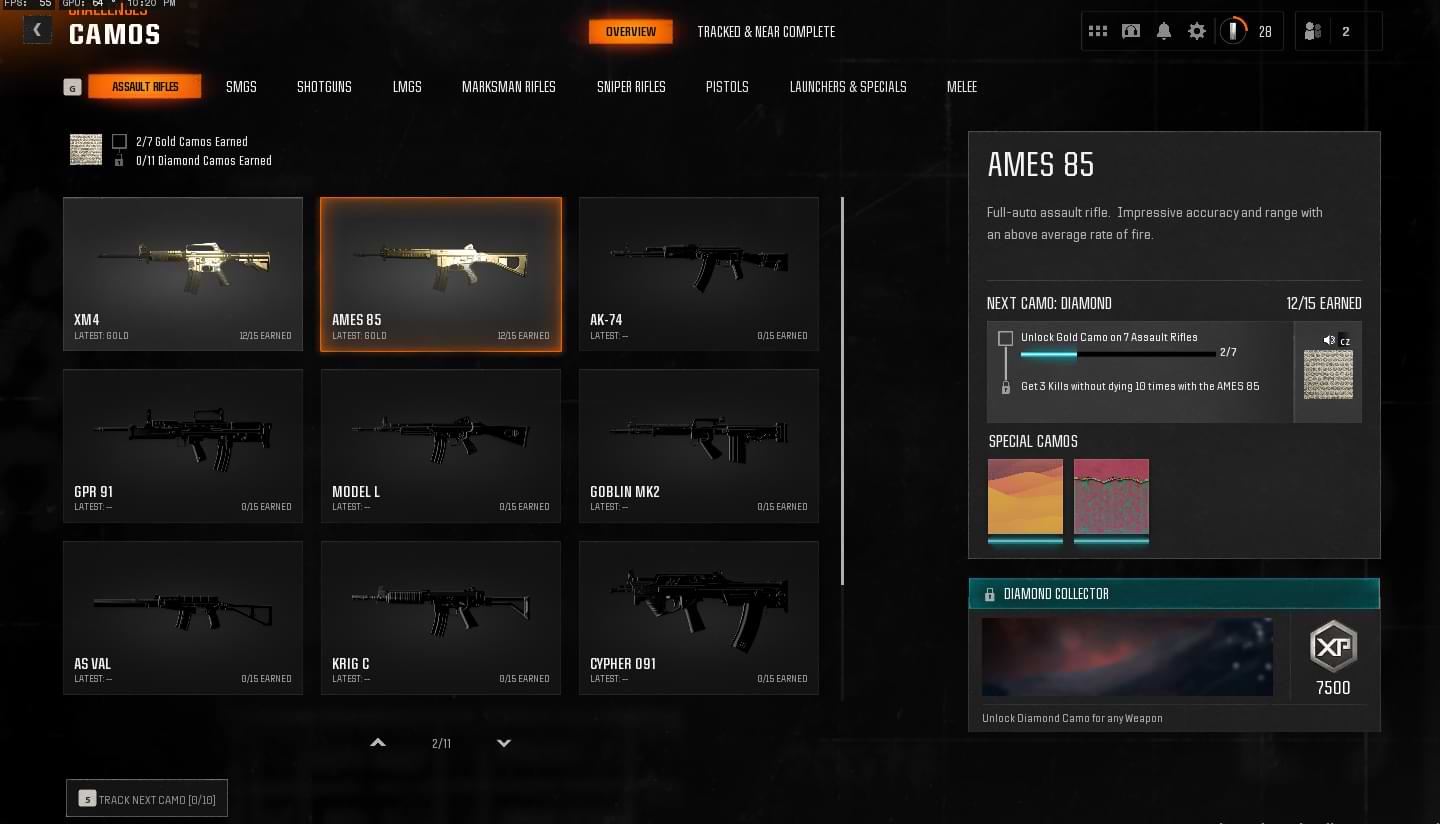The width and height of the screenshot is (1440, 824).
Task: Show the Sniper Rifles camos
Action: point(631,87)
